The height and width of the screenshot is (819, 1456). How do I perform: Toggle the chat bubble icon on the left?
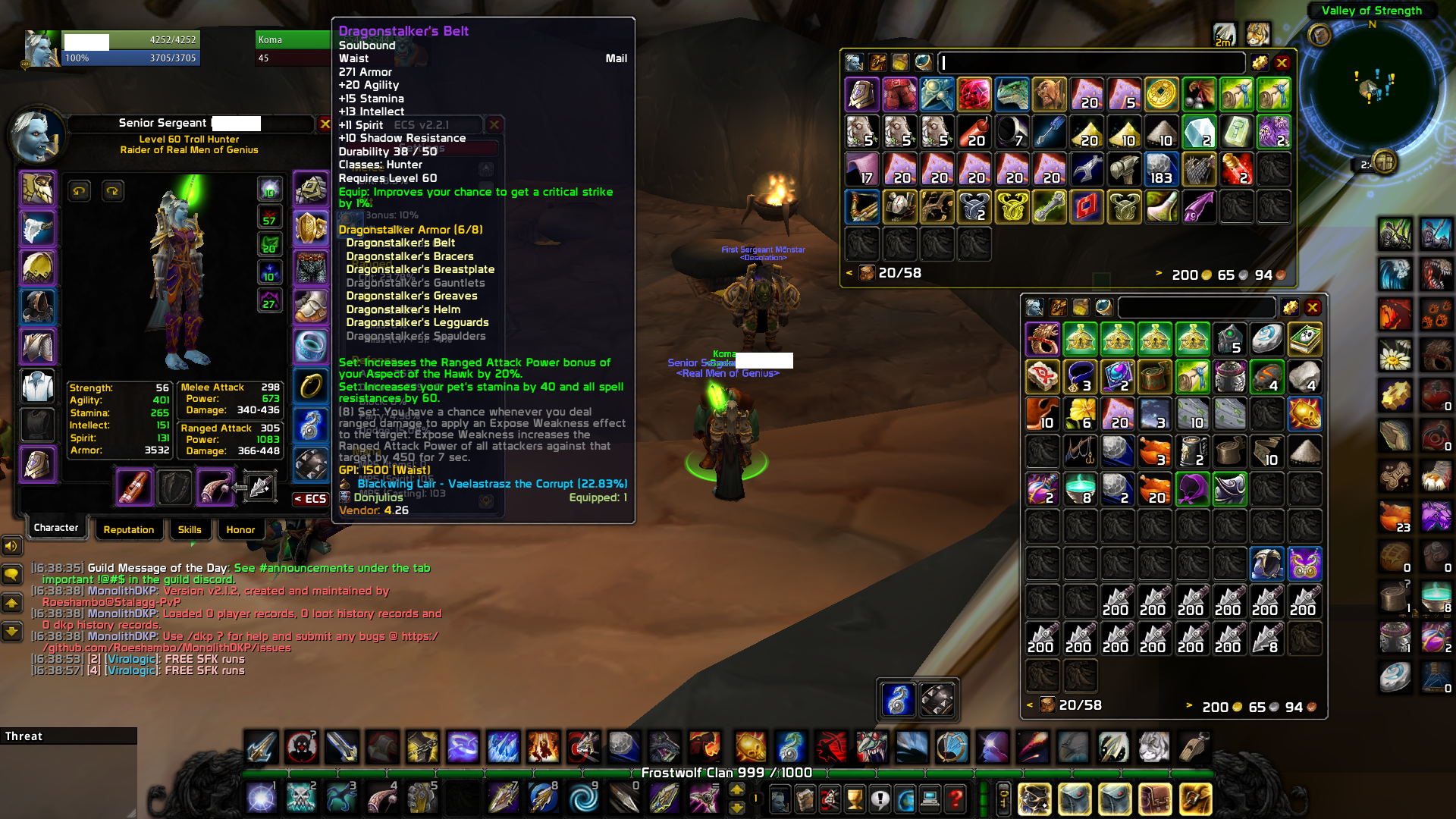[11, 575]
